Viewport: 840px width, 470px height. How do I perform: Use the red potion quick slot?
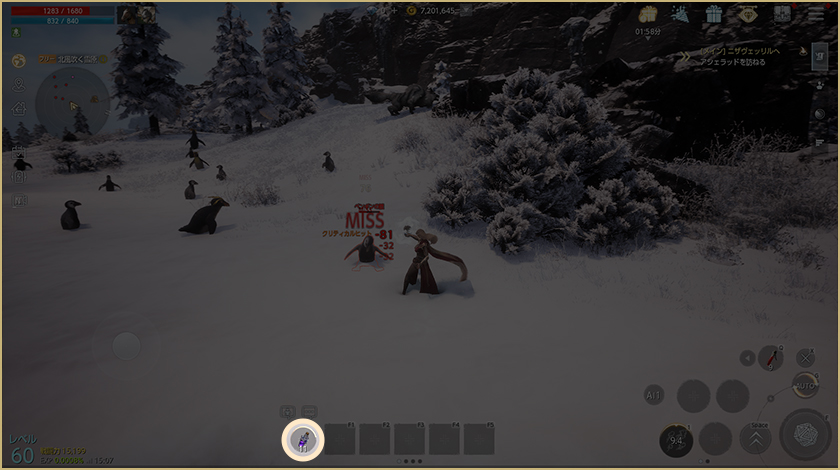pyautogui.click(x=771, y=357)
